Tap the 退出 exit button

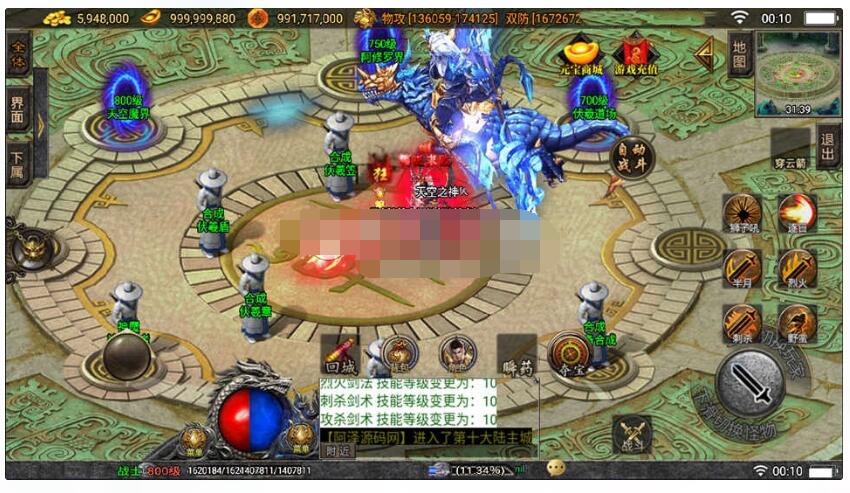tap(826, 146)
